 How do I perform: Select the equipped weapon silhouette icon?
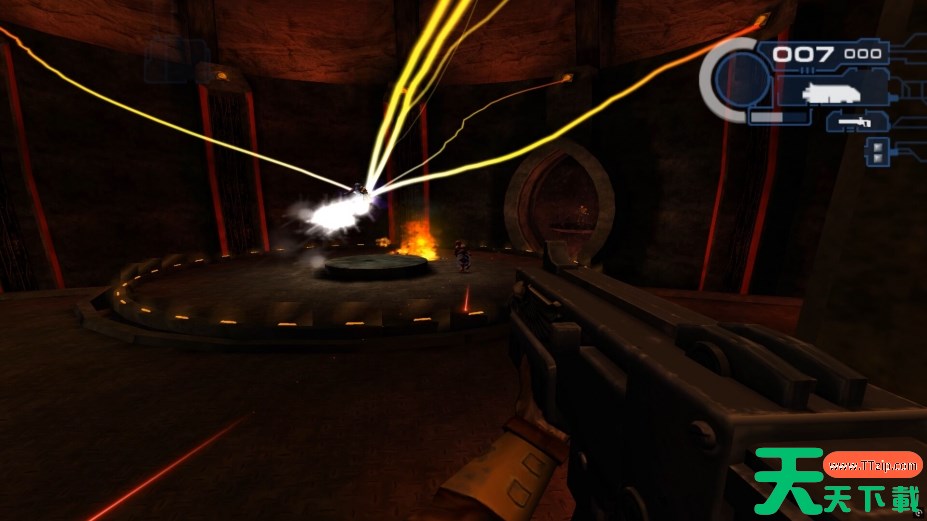pyautogui.click(x=827, y=92)
